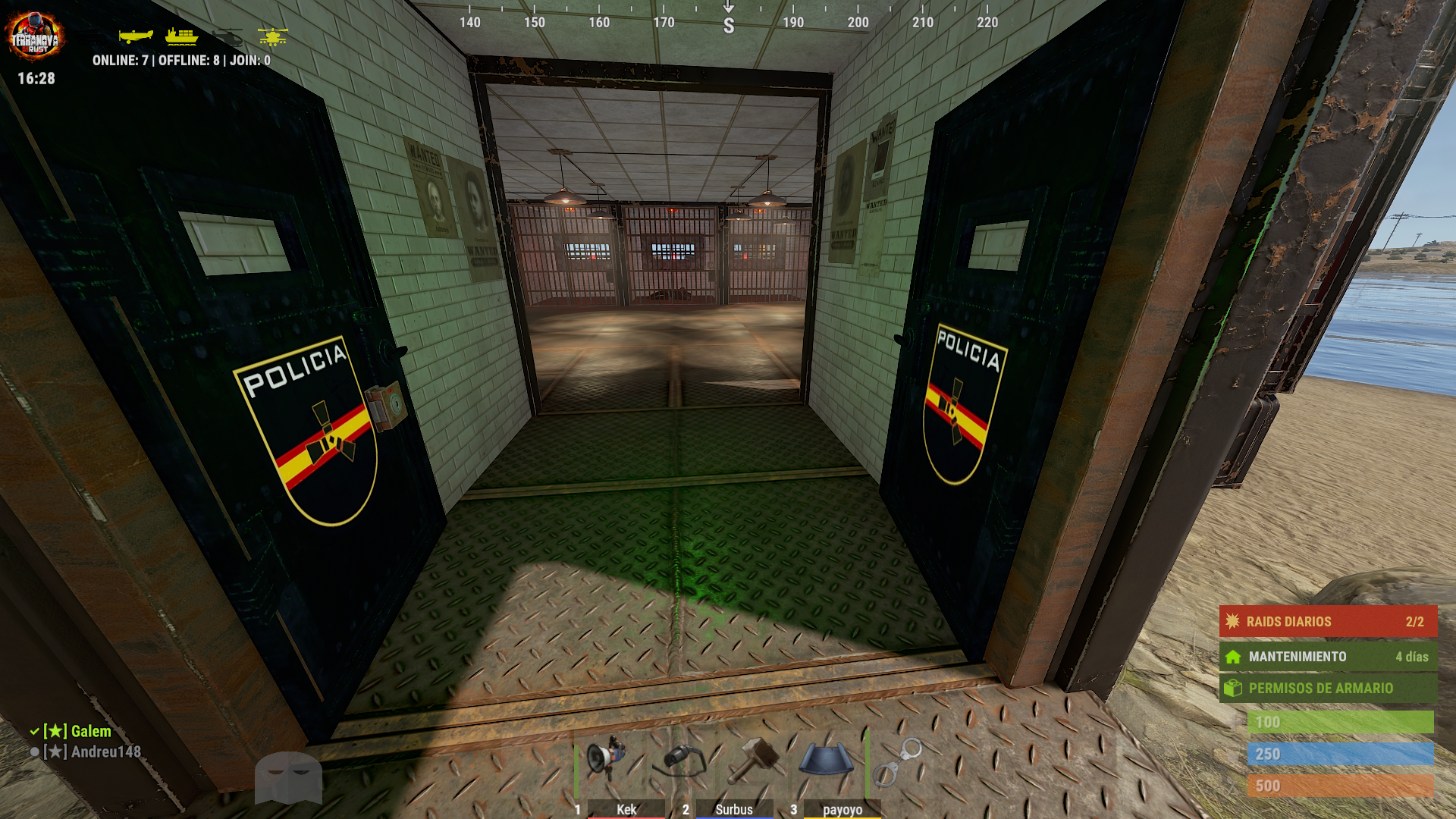Toggle the Andreu148 teammate status indicator

pyautogui.click(x=33, y=752)
